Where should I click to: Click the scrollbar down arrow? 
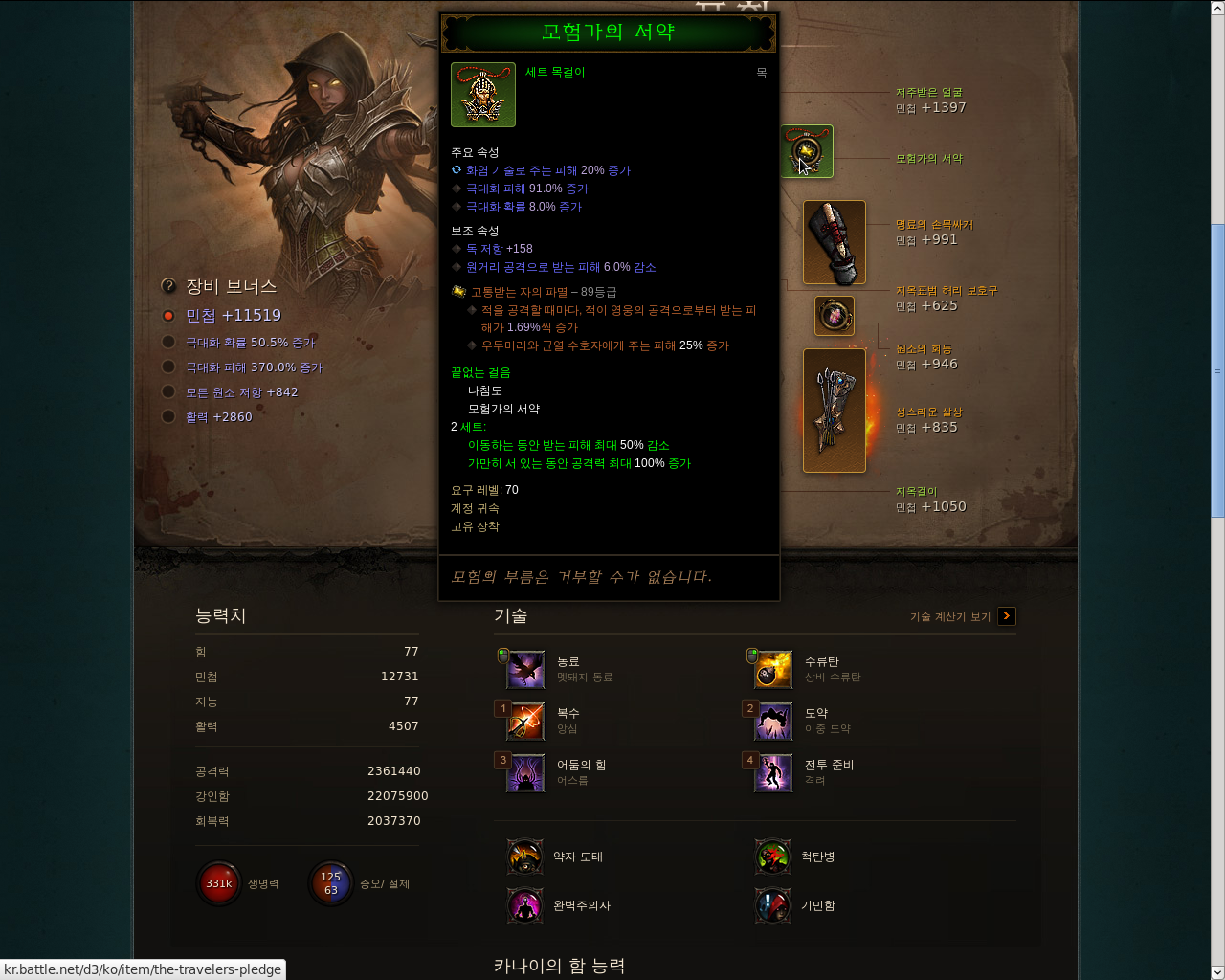click(x=1217, y=972)
